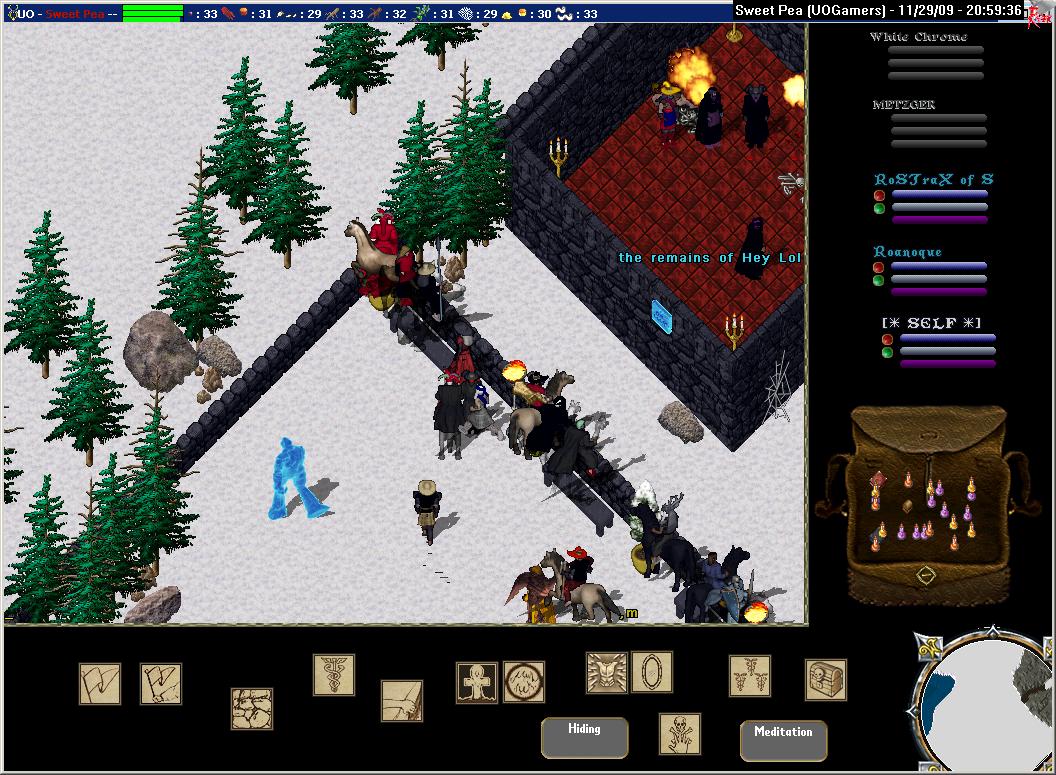Image resolution: width=1056 pixels, height=775 pixels.
Task: Select the RoSTraX of S party bar
Action: coord(939,196)
